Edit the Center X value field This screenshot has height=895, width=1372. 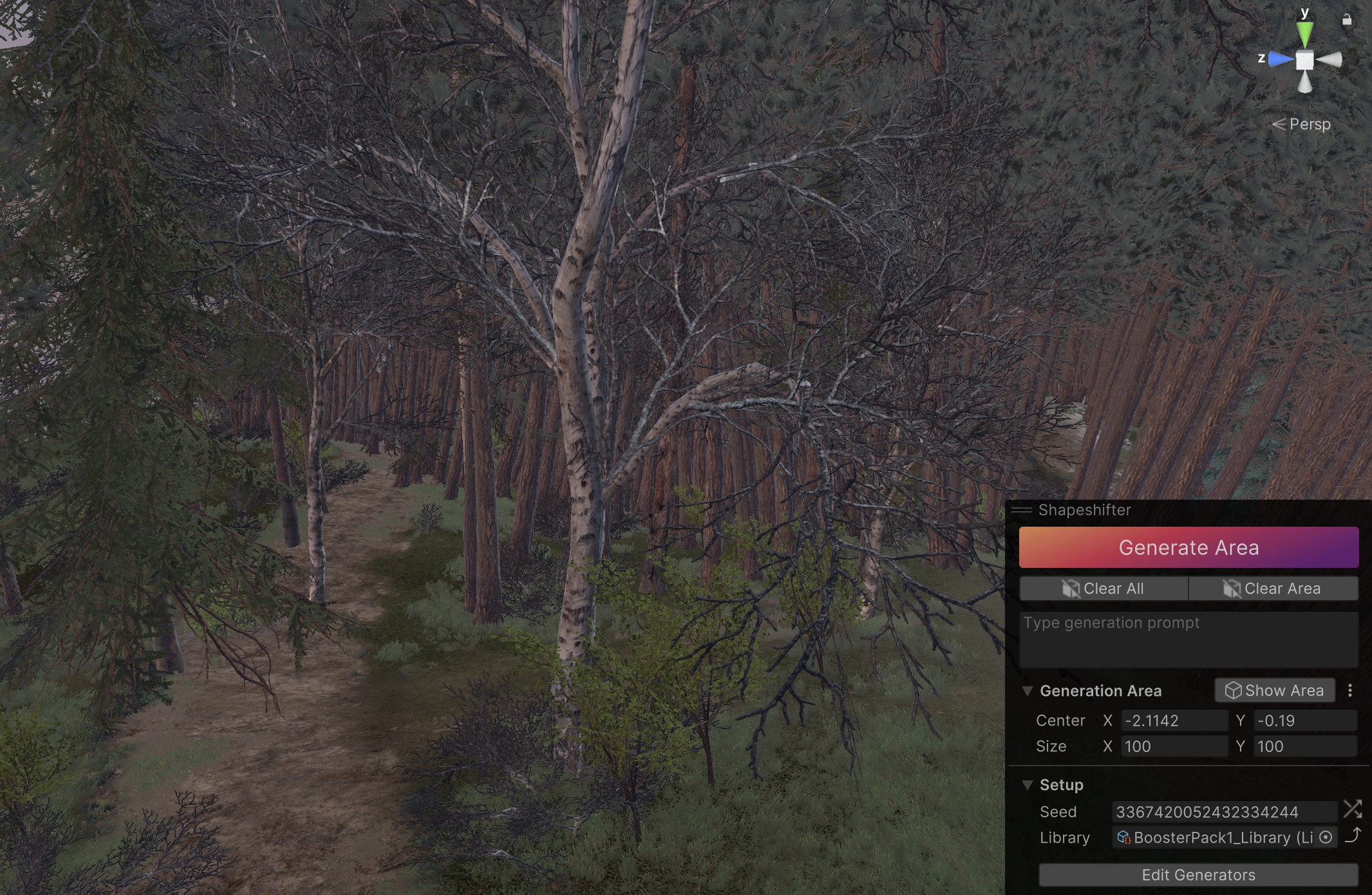[1174, 721]
